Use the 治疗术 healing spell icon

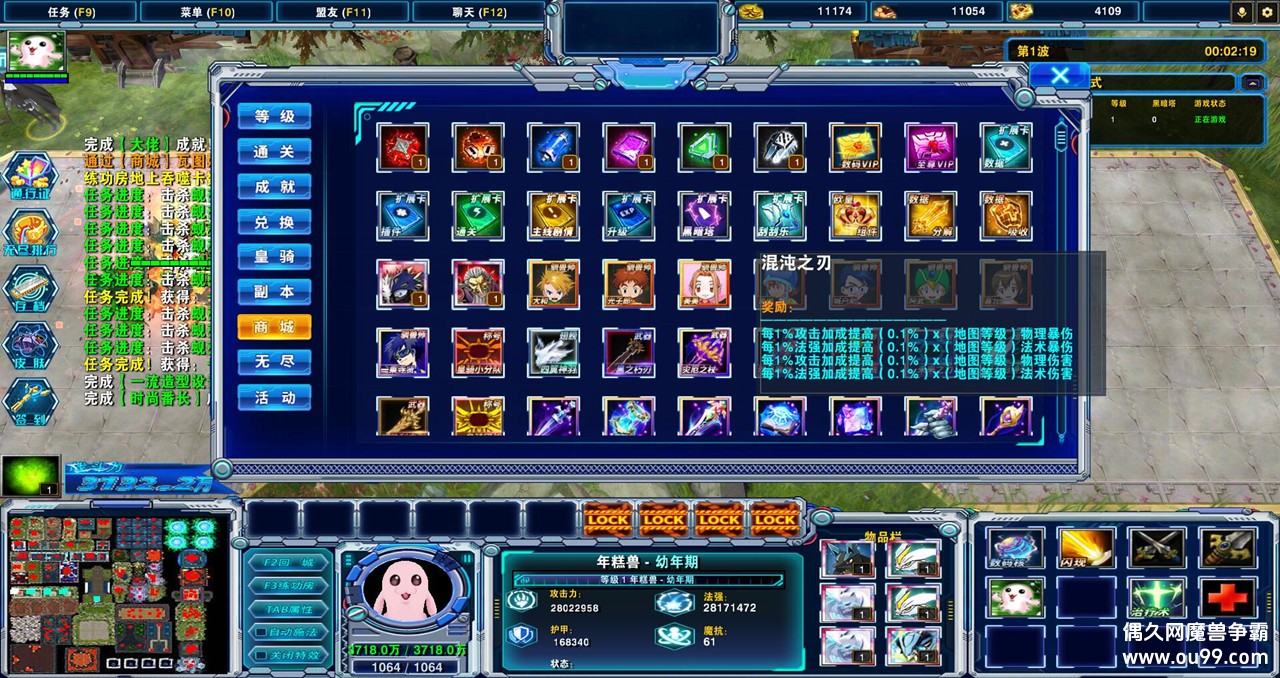pos(1156,598)
